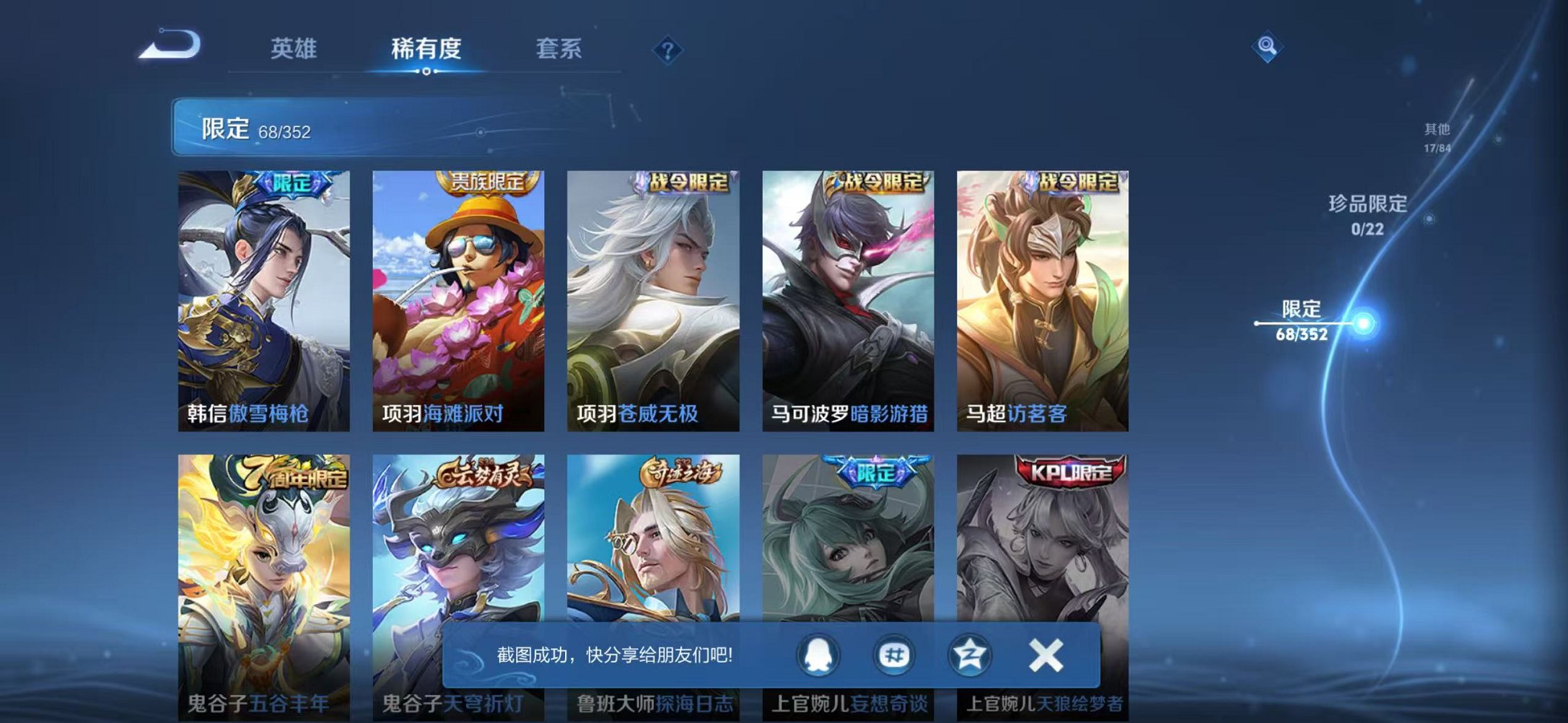
Task: Jump to the 其他 17/84 section
Action: click(x=1435, y=133)
